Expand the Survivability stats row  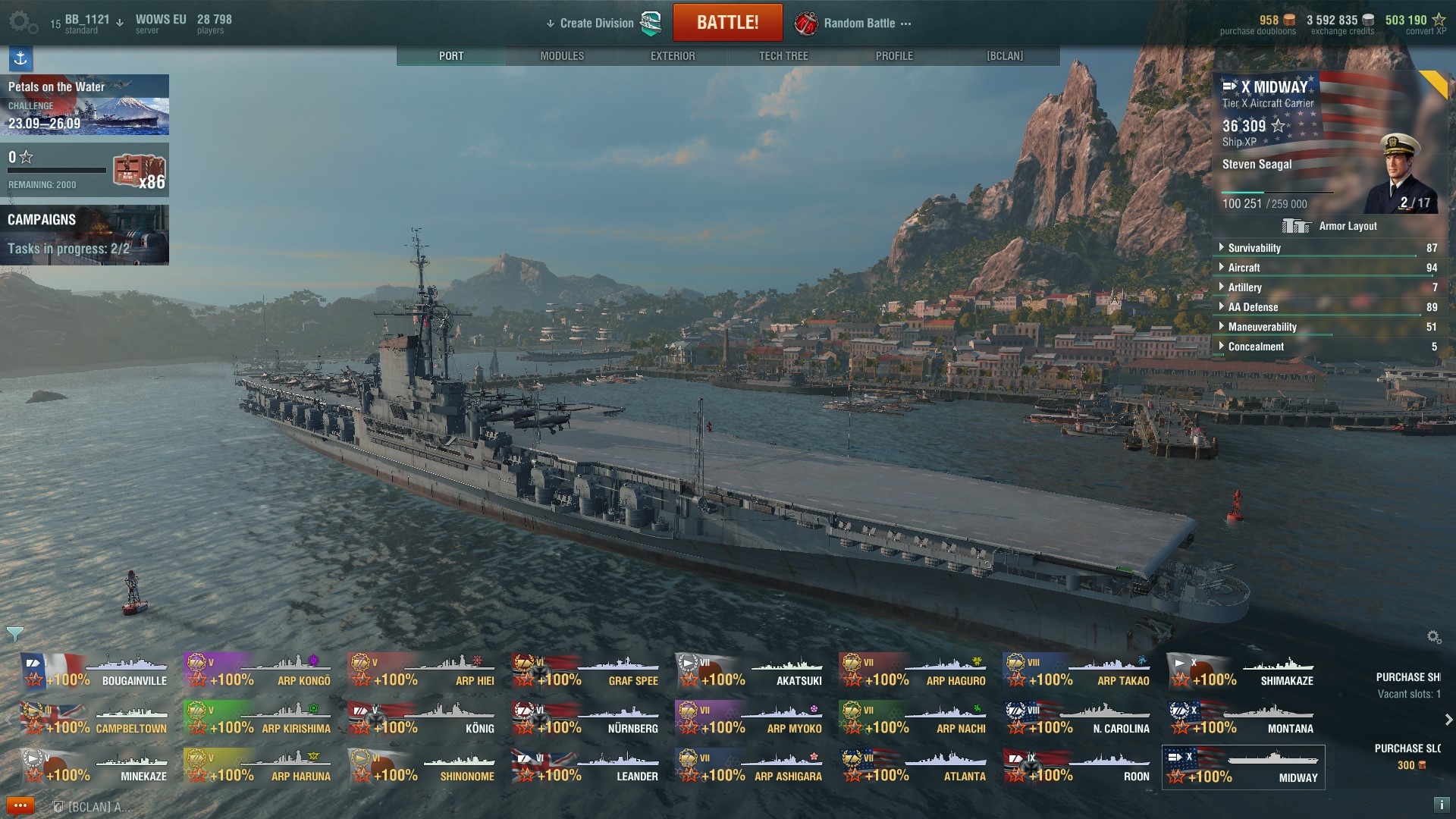[x=1254, y=248]
